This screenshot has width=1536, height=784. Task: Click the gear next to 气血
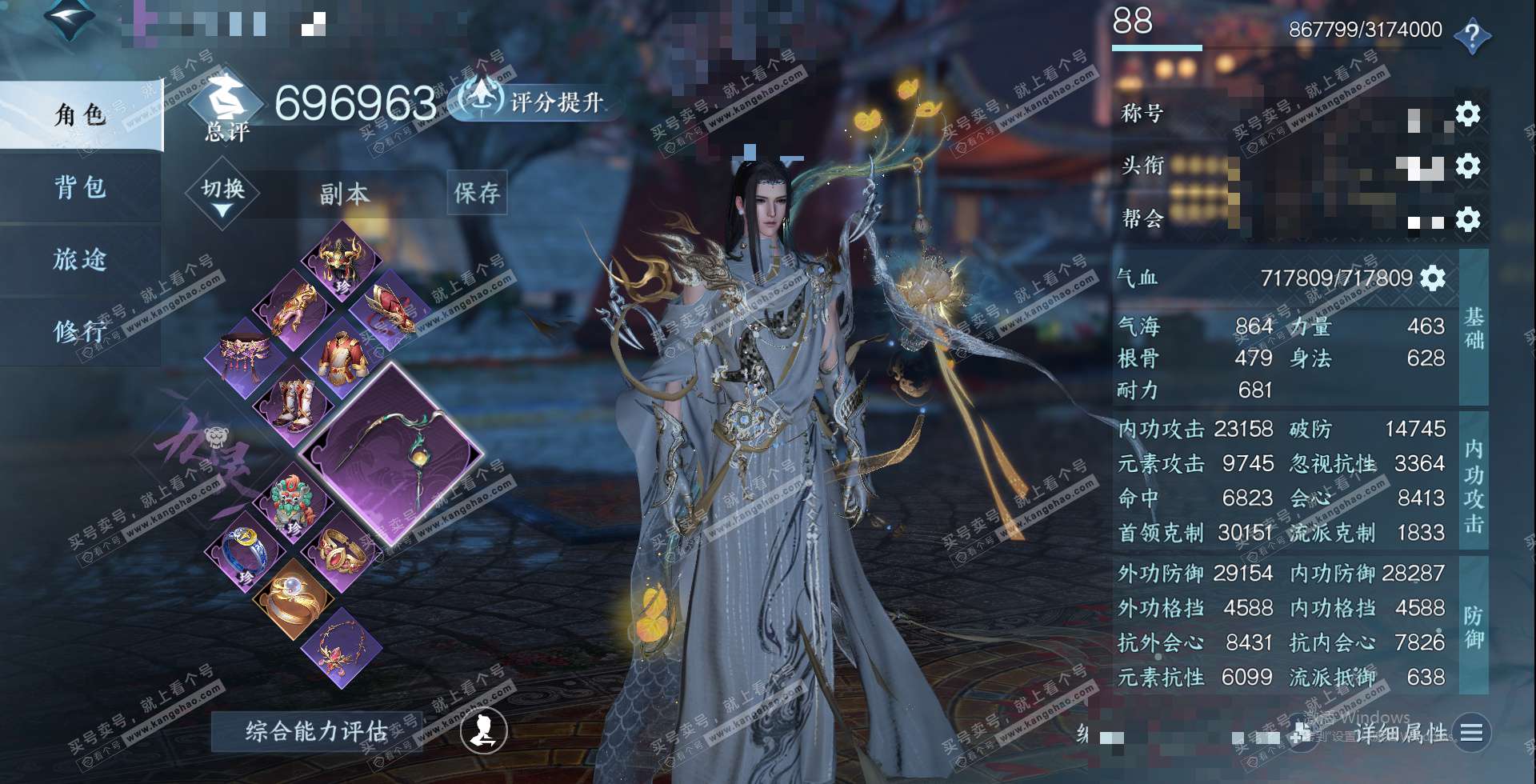point(1432,278)
